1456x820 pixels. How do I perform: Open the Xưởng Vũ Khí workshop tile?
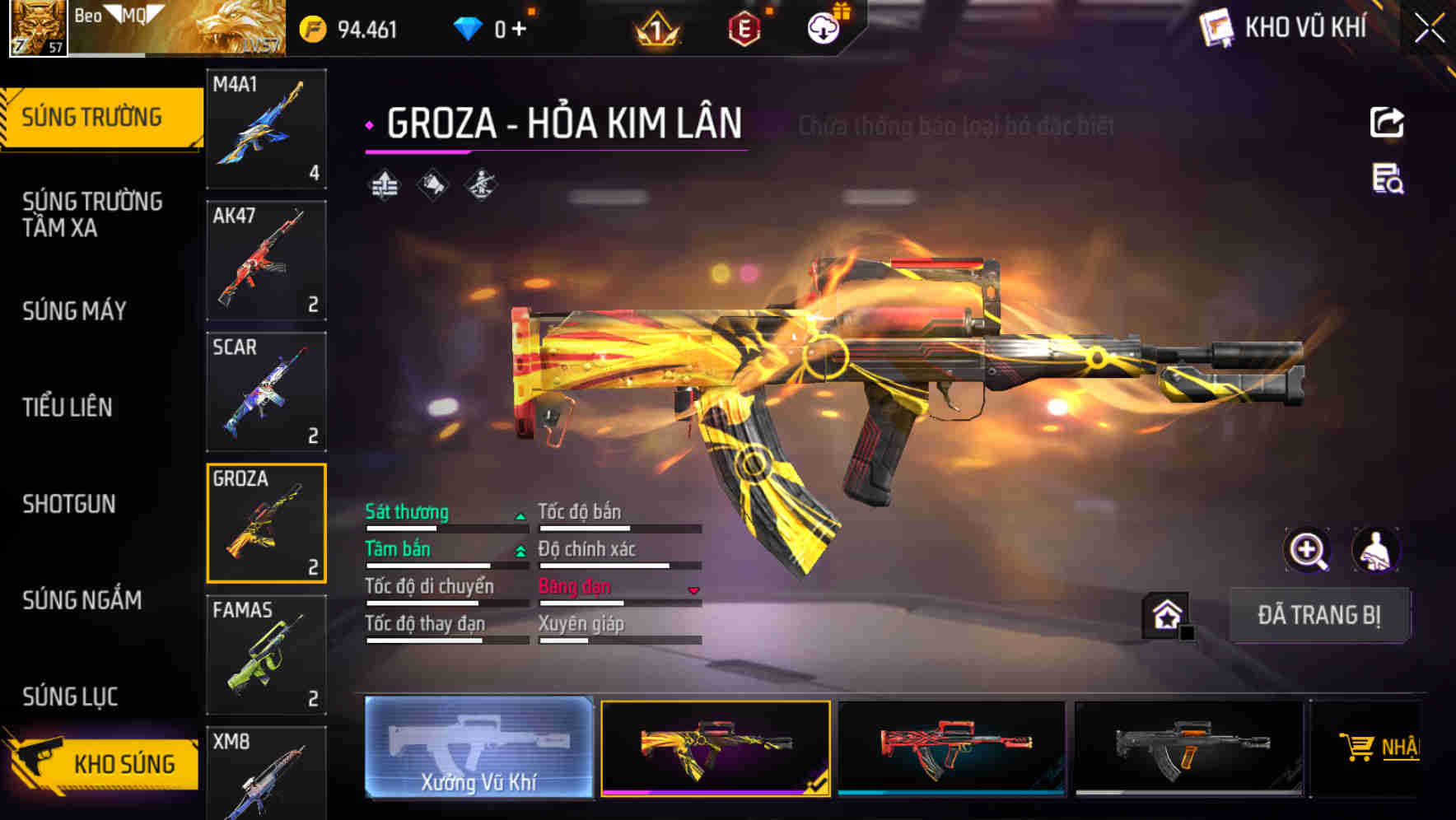pos(478,748)
